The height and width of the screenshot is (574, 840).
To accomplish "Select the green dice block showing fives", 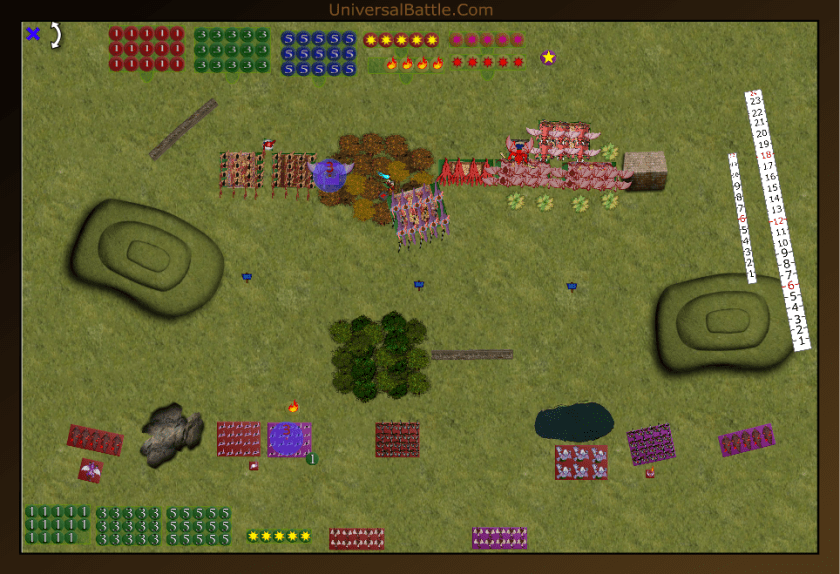I will pos(198,525).
